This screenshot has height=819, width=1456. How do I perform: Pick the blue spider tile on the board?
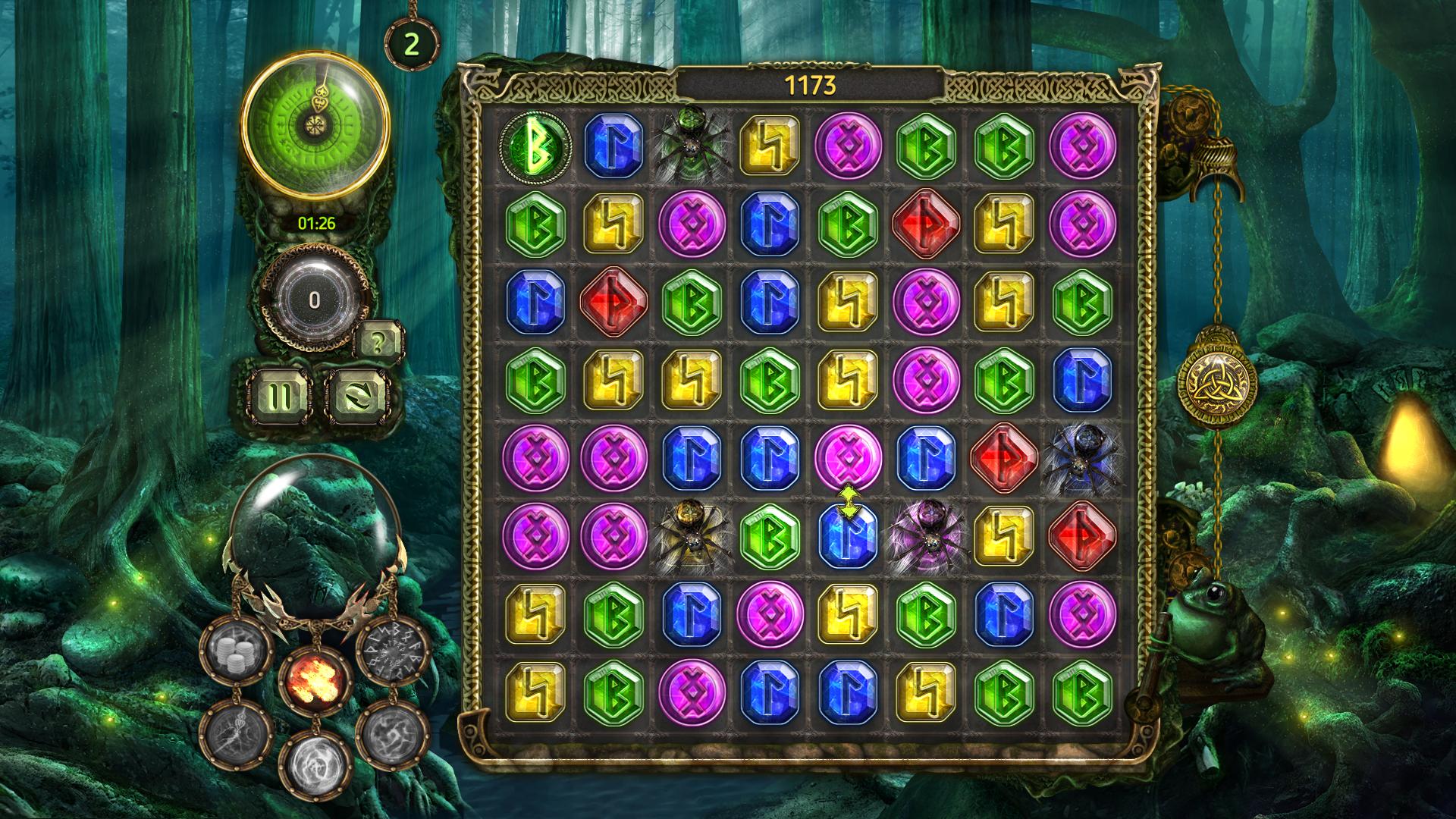pos(1081,457)
